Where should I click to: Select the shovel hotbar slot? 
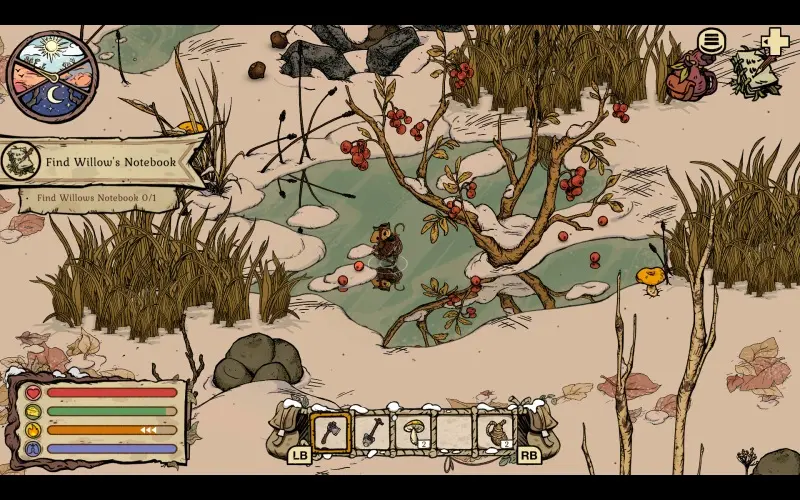pos(371,432)
